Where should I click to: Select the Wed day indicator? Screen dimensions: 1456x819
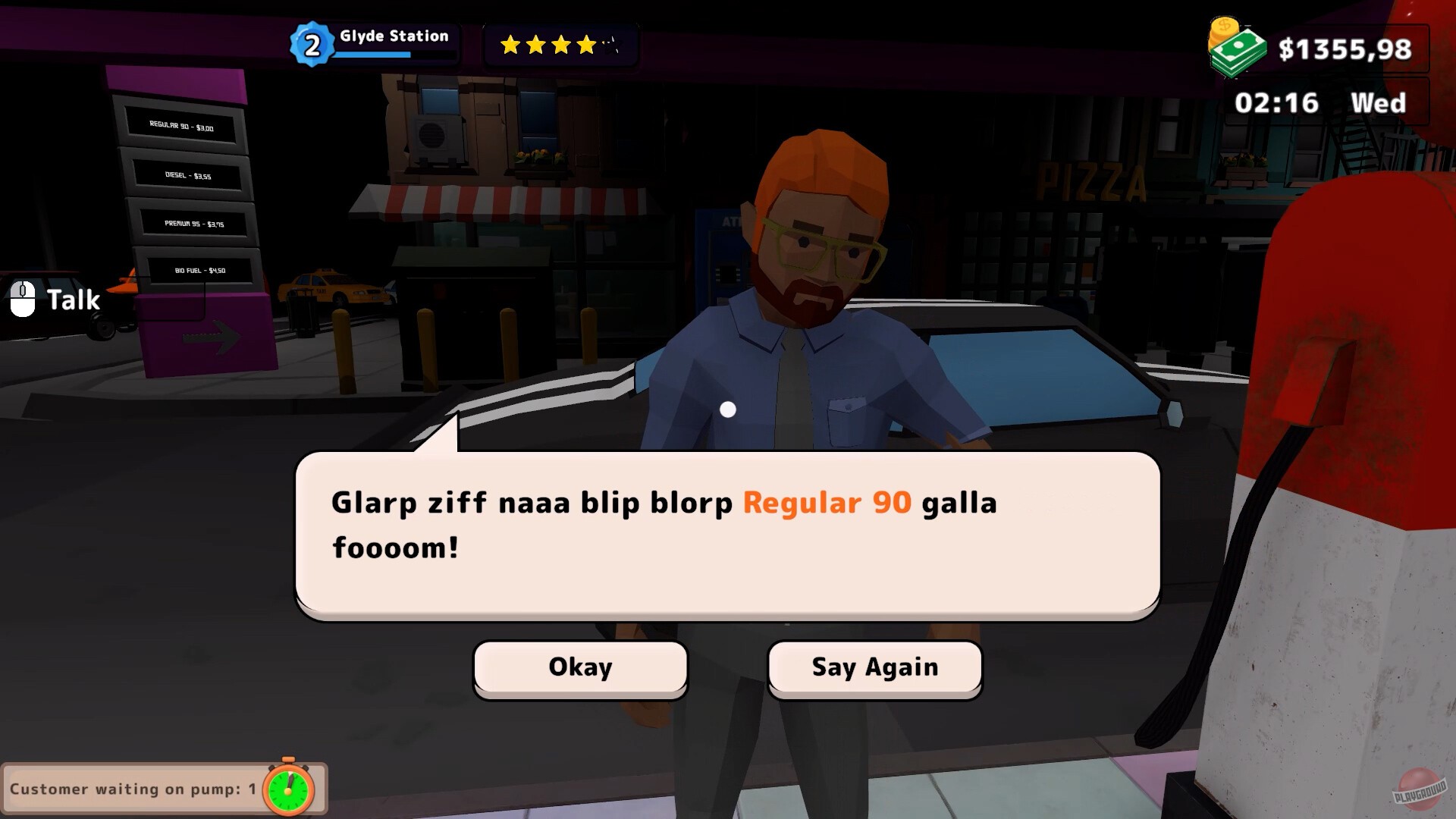(x=1379, y=103)
